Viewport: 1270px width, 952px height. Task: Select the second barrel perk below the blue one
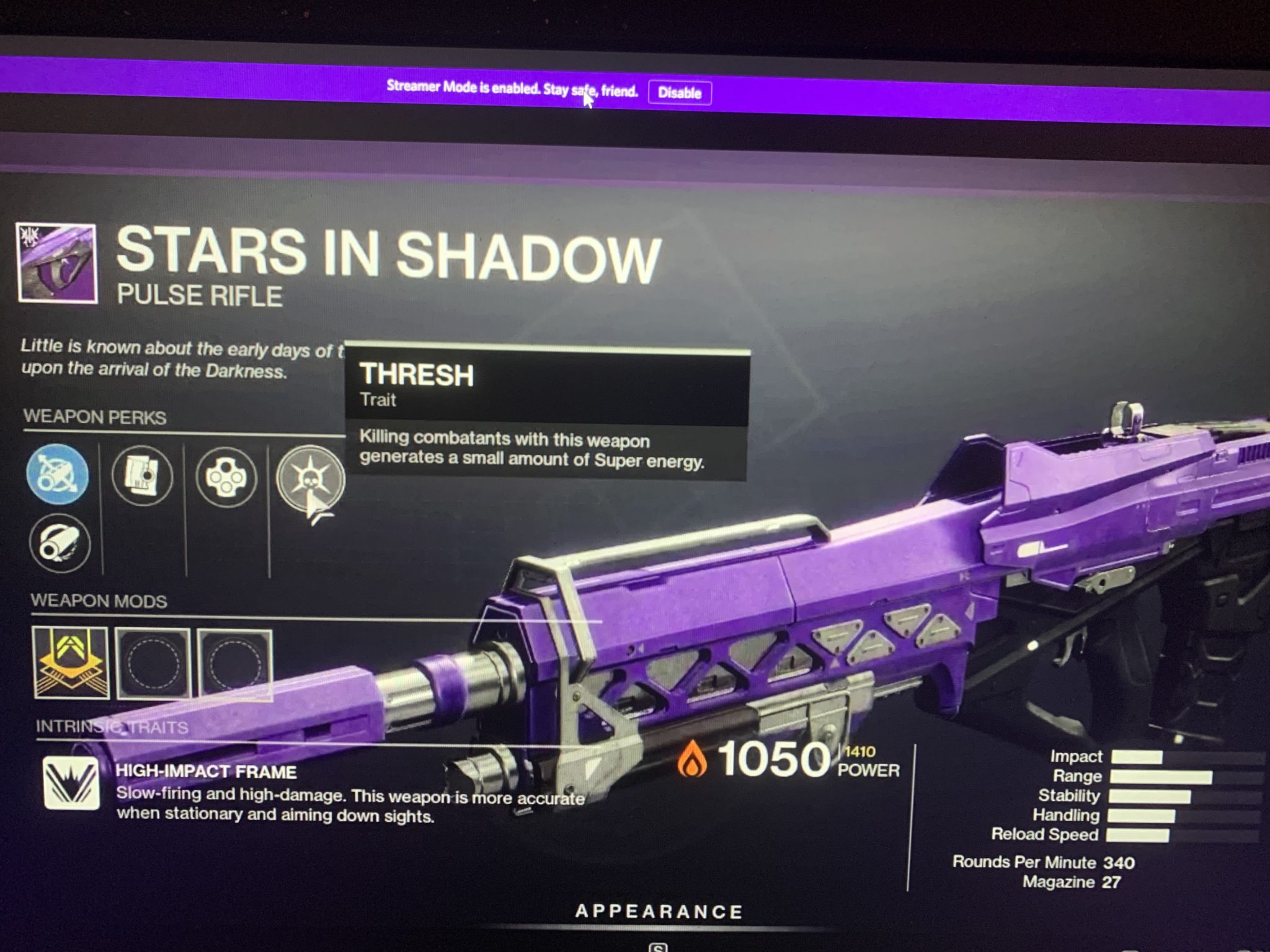point(60,544)
